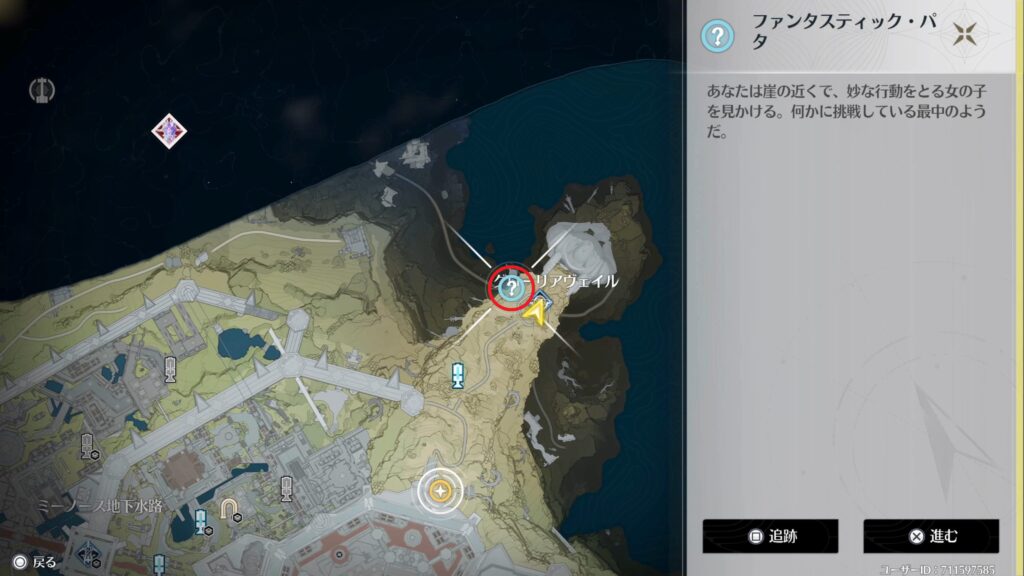
Task: Select the gold star circular map marker
Action: pos(439,490)
